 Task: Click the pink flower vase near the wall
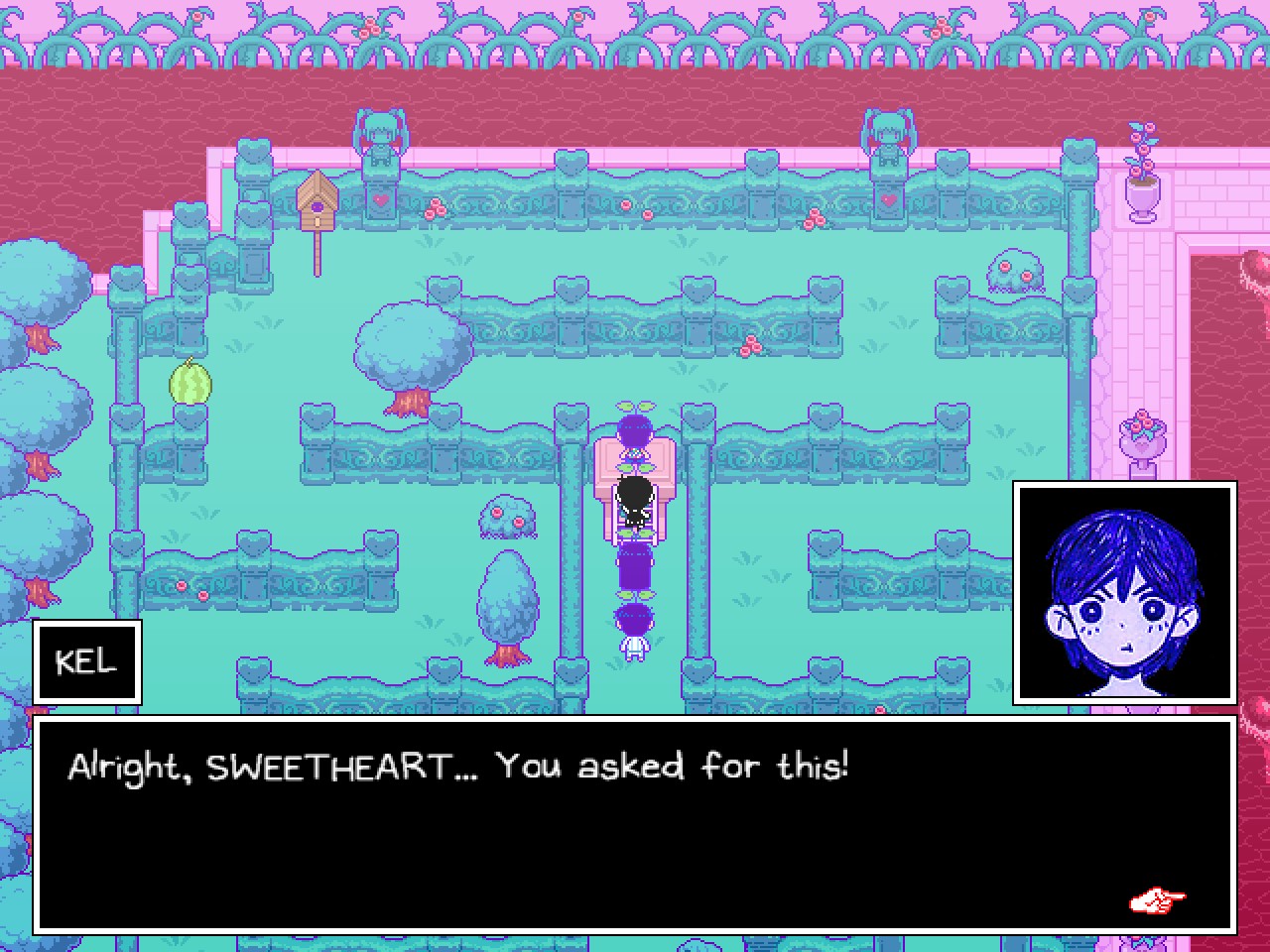coord(1143,178)
